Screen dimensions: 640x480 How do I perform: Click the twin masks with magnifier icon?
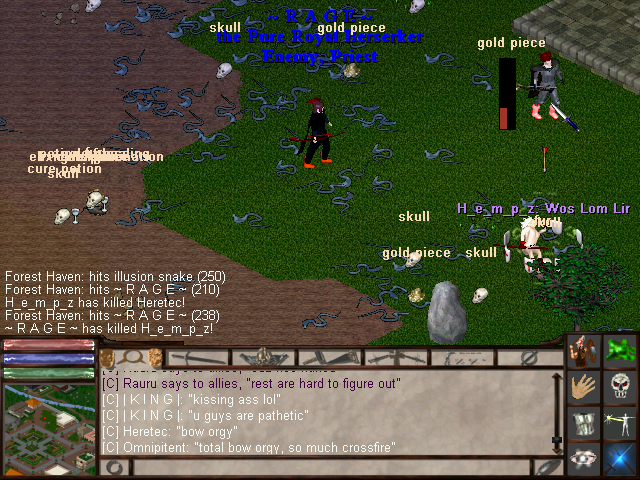(130, 357)
